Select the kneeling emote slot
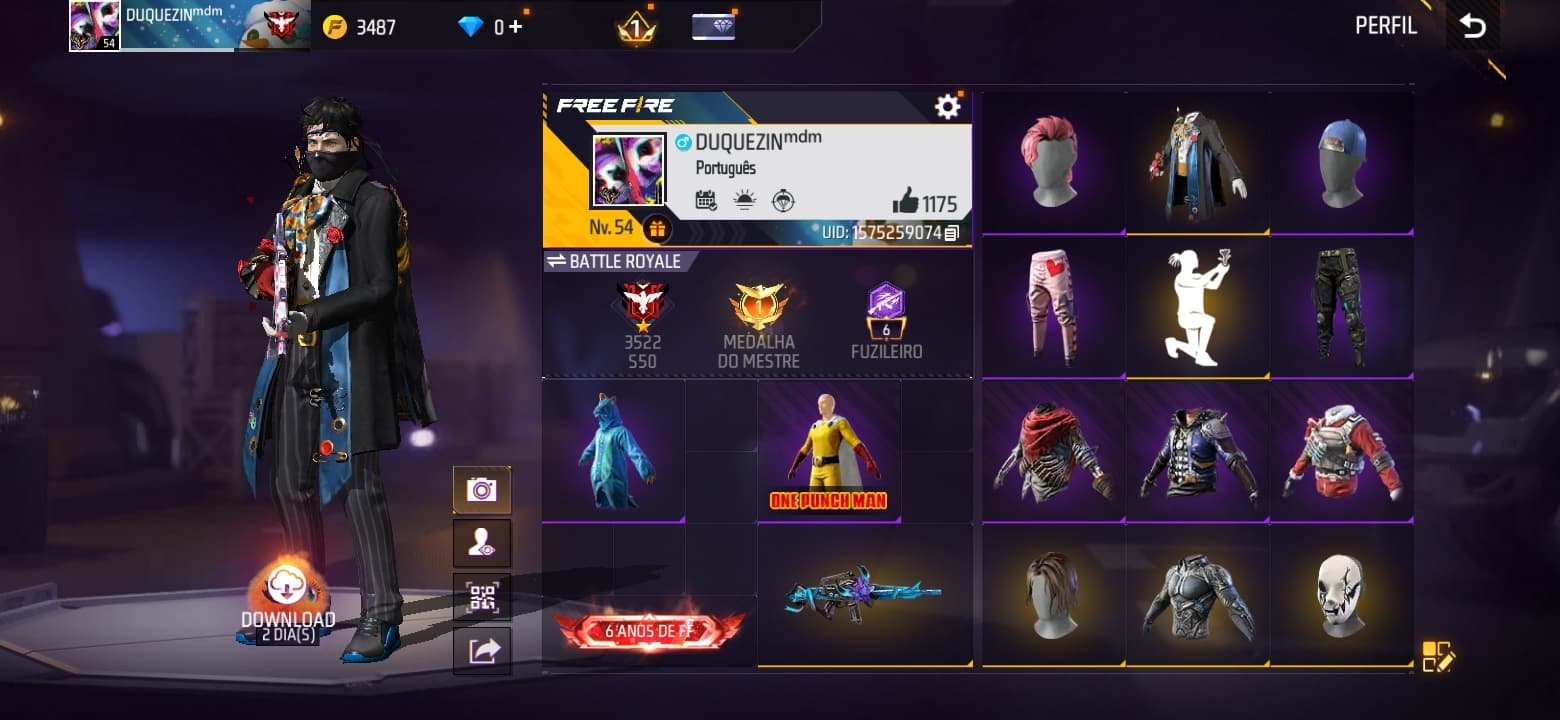 click(x=1197, y=306)
